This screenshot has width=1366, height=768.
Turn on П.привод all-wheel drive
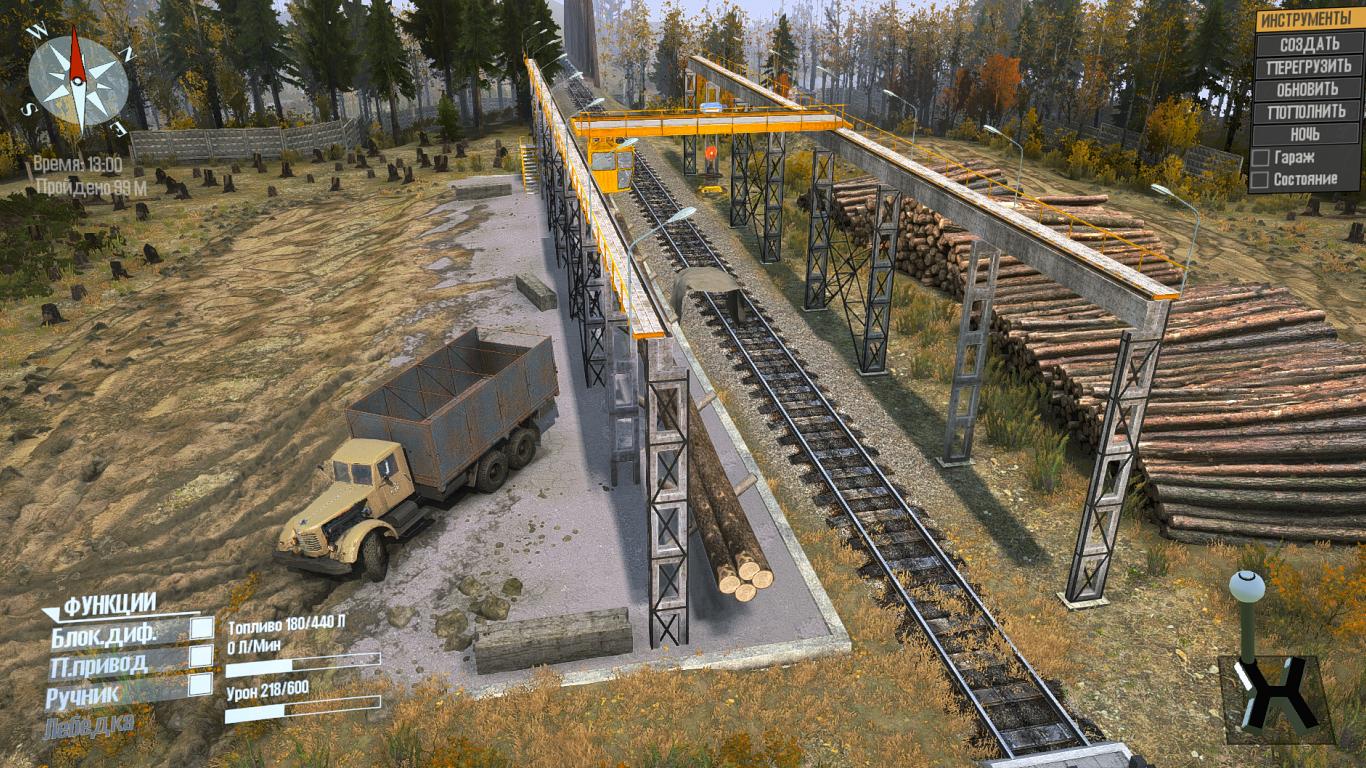pos(202,656)
